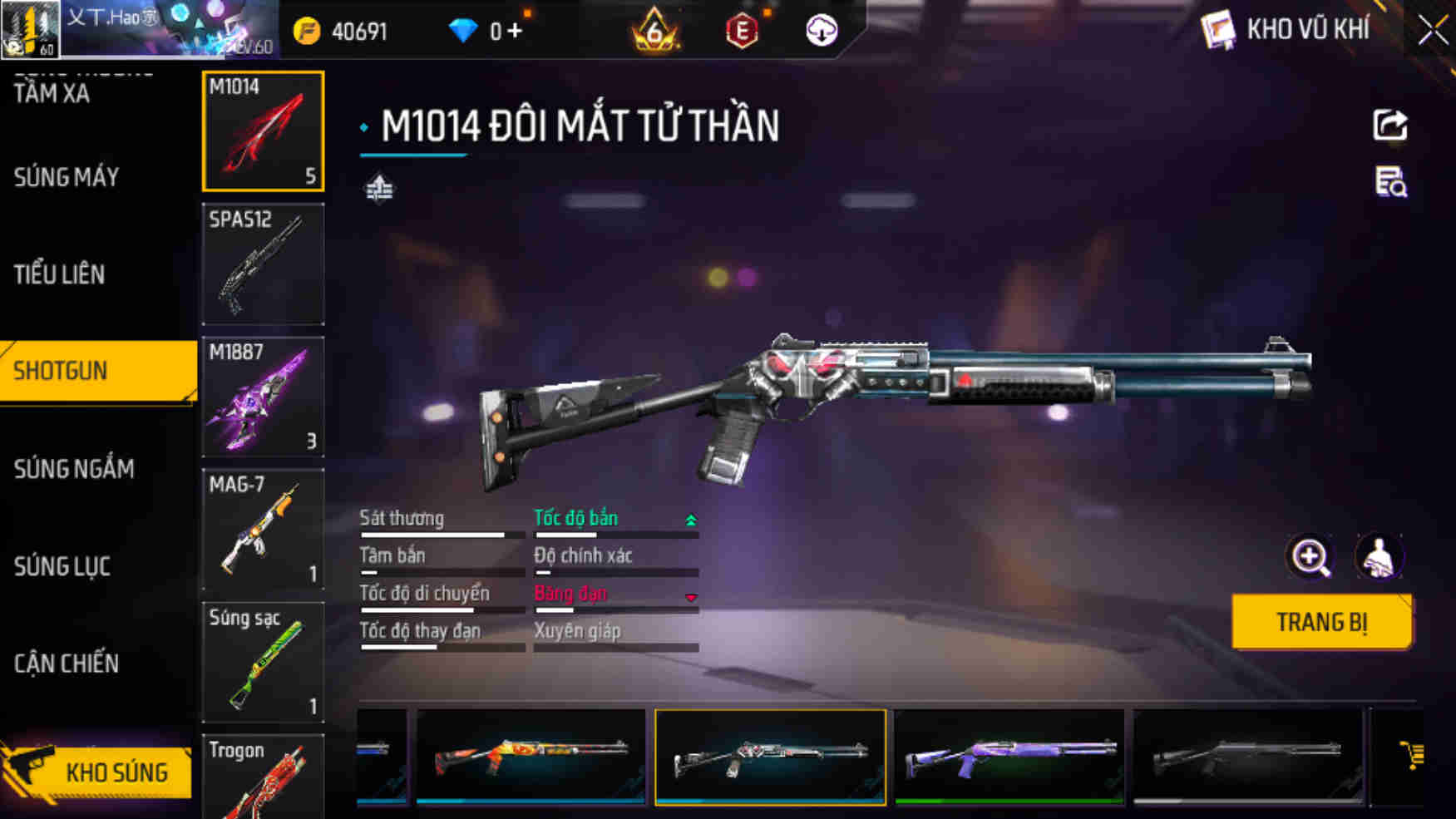Switch to SÚNG LỤC category

[62, 566]
